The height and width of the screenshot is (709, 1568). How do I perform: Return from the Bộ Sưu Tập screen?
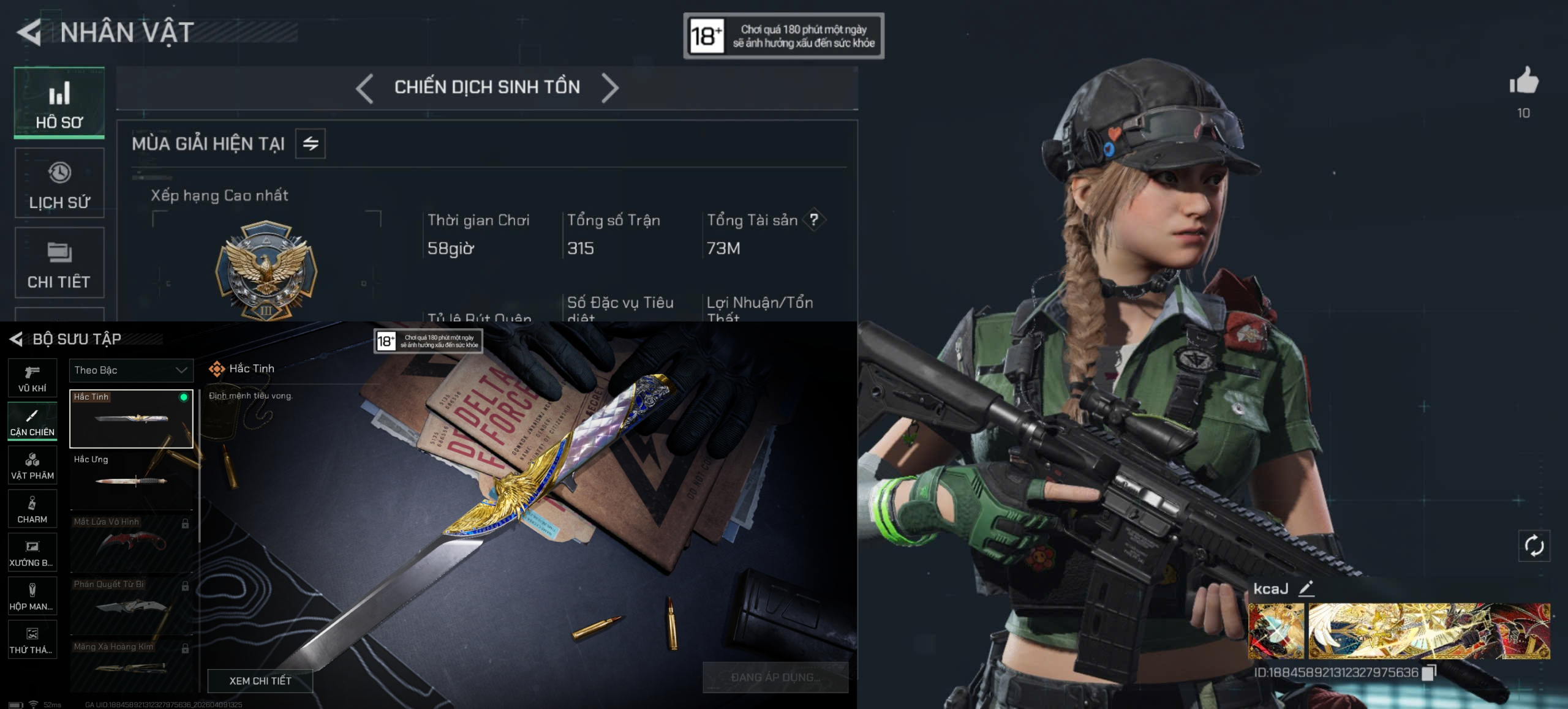[17, 339]
